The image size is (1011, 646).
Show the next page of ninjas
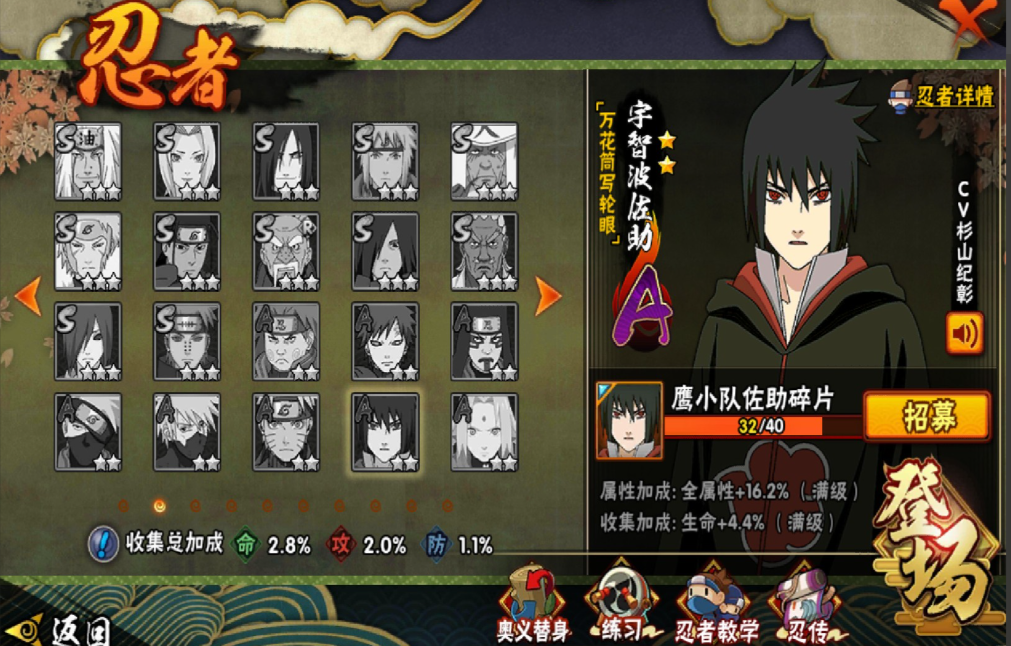click(x=548, y=295)
